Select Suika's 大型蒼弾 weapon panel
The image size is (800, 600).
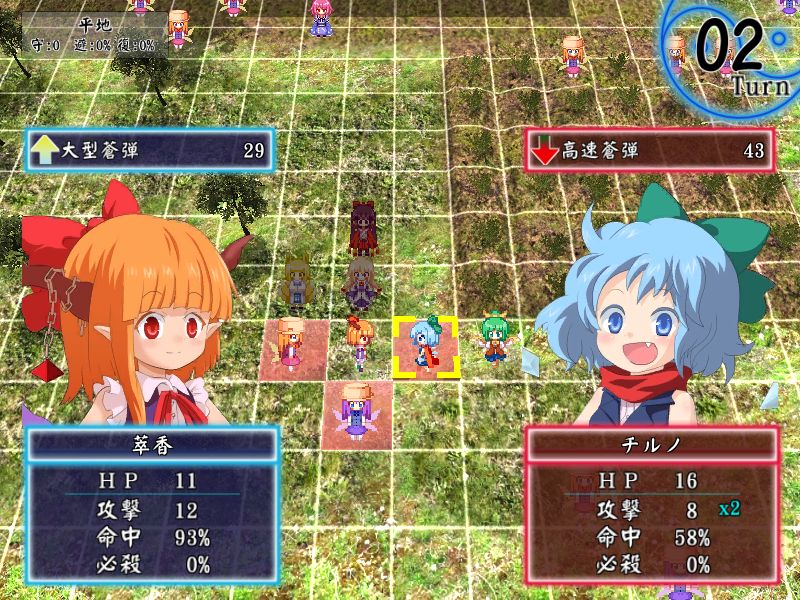149,151
